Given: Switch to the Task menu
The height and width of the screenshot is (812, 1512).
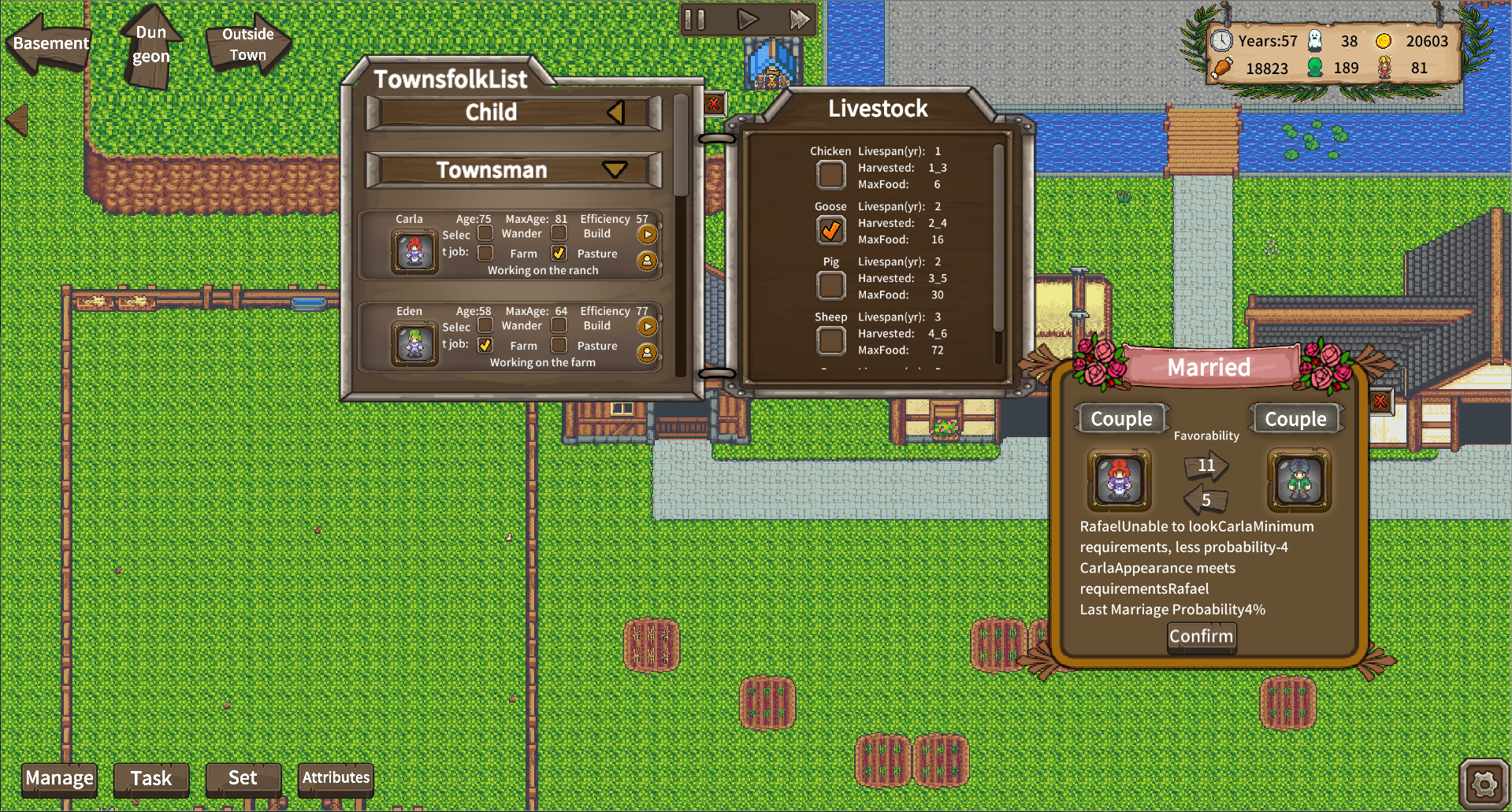Looking at the screenshot, I should pos(150,778).
